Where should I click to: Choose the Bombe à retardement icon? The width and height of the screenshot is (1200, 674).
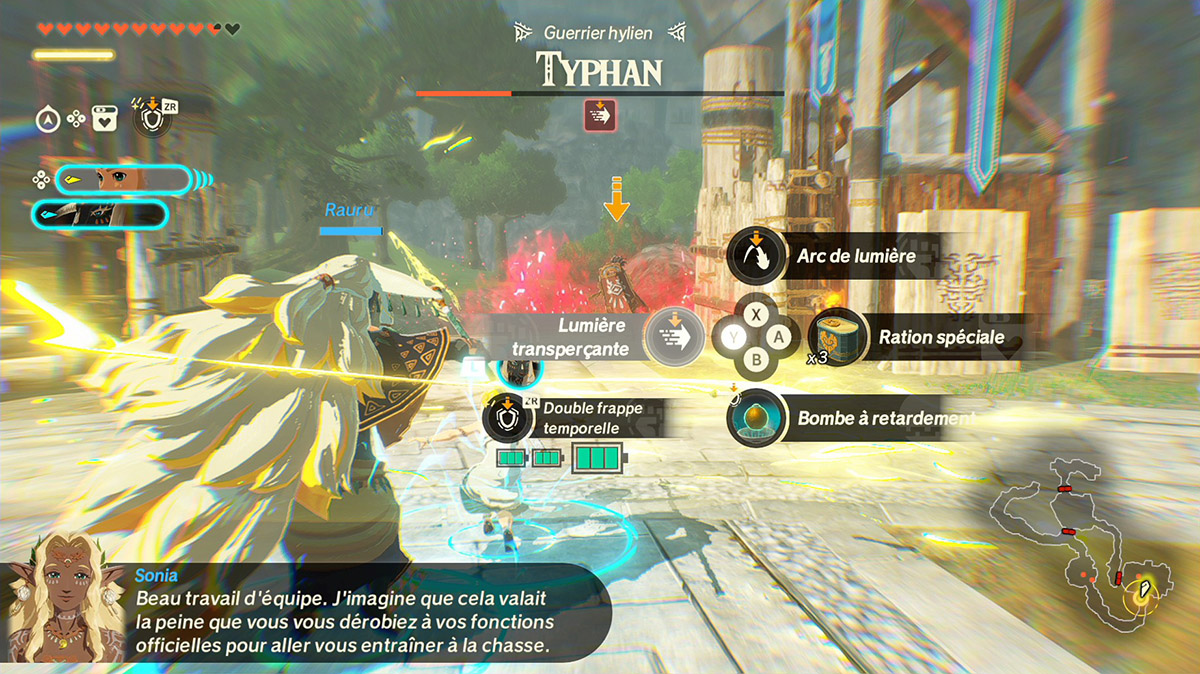(x=755, y=418)
